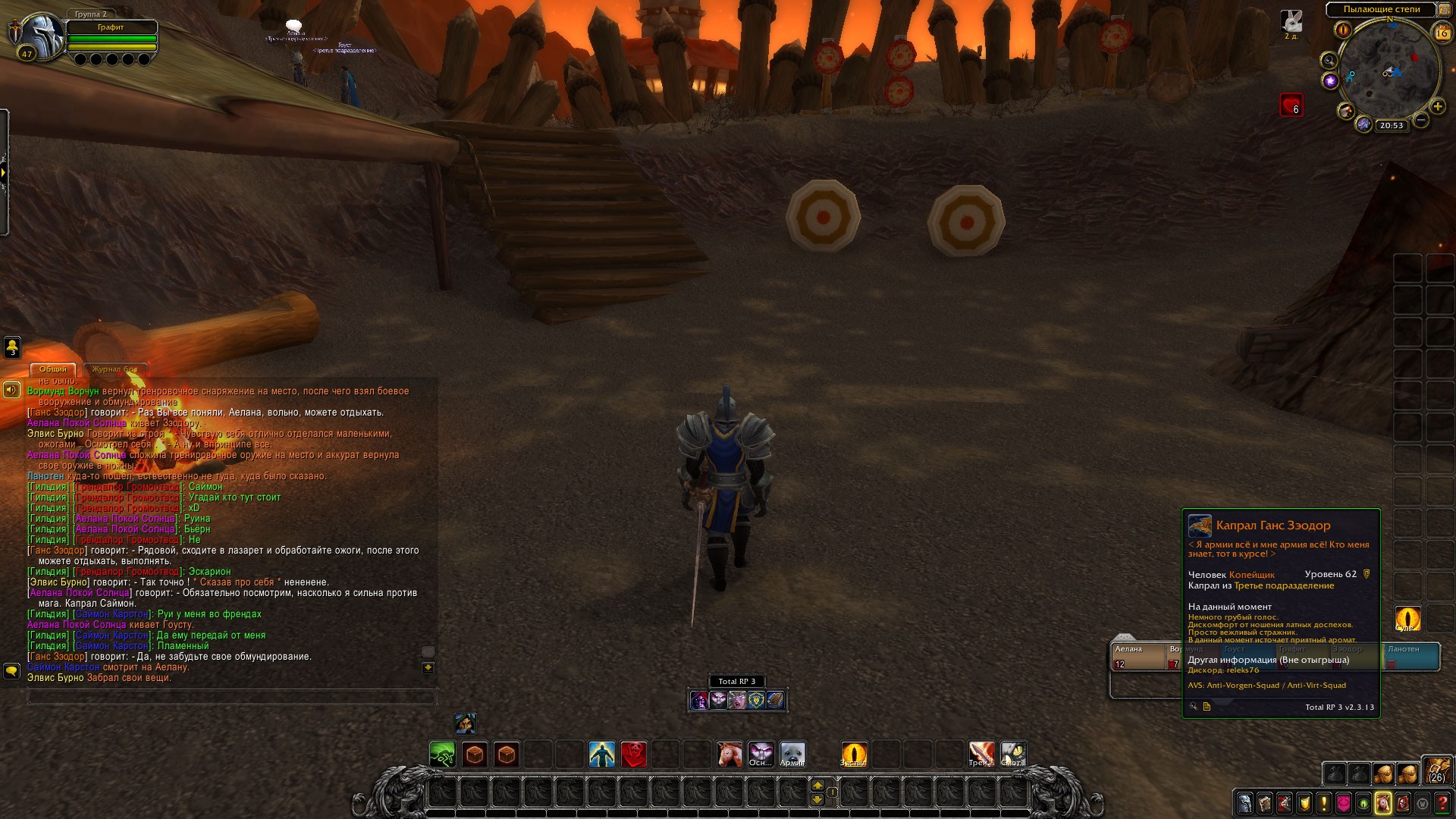The height and width of the screenshot is (819, 1456).
Task: Zoom in on the minimap
Action: pos(1437,107)
